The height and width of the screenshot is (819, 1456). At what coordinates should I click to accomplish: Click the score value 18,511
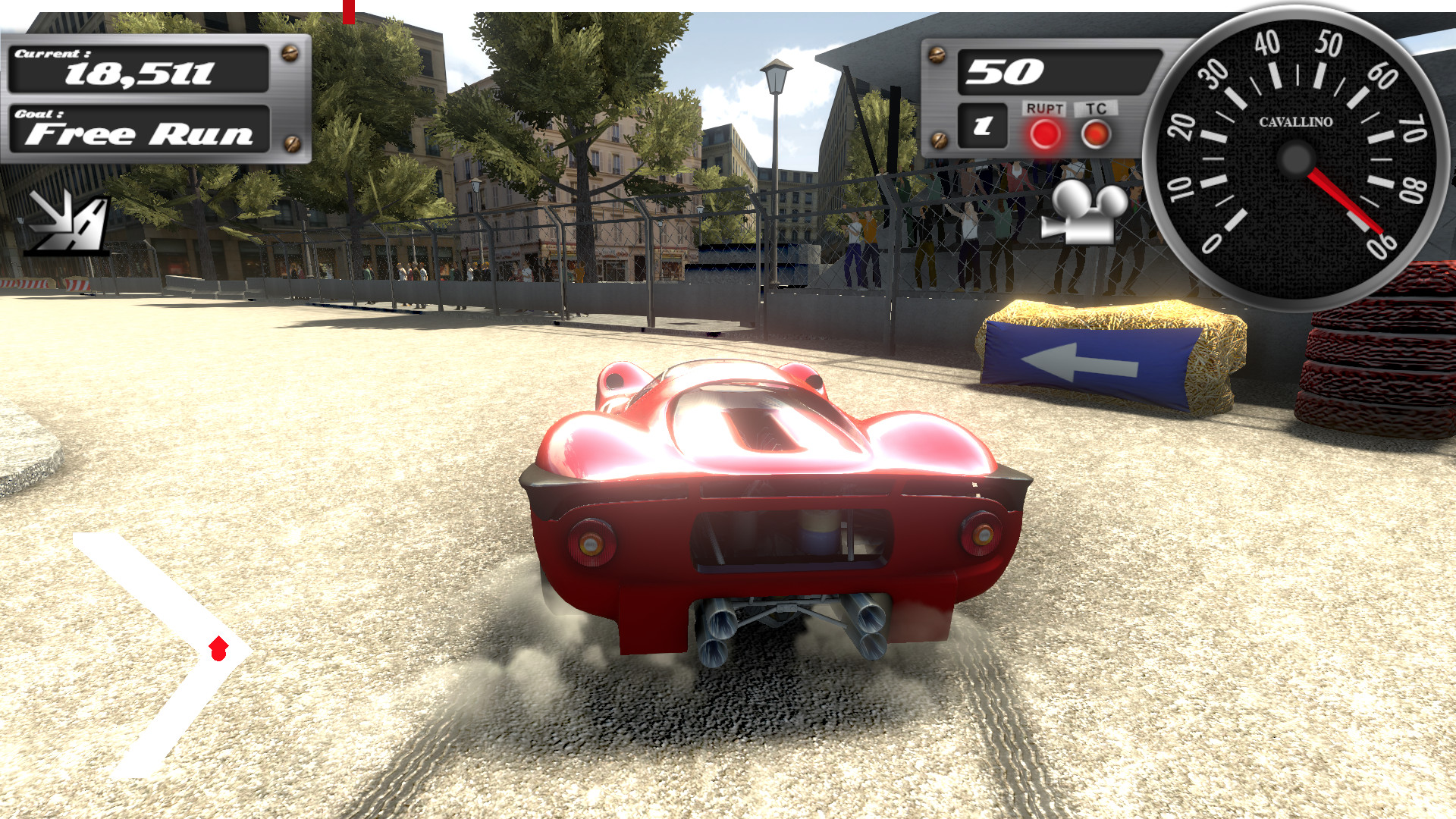point(140,76)
